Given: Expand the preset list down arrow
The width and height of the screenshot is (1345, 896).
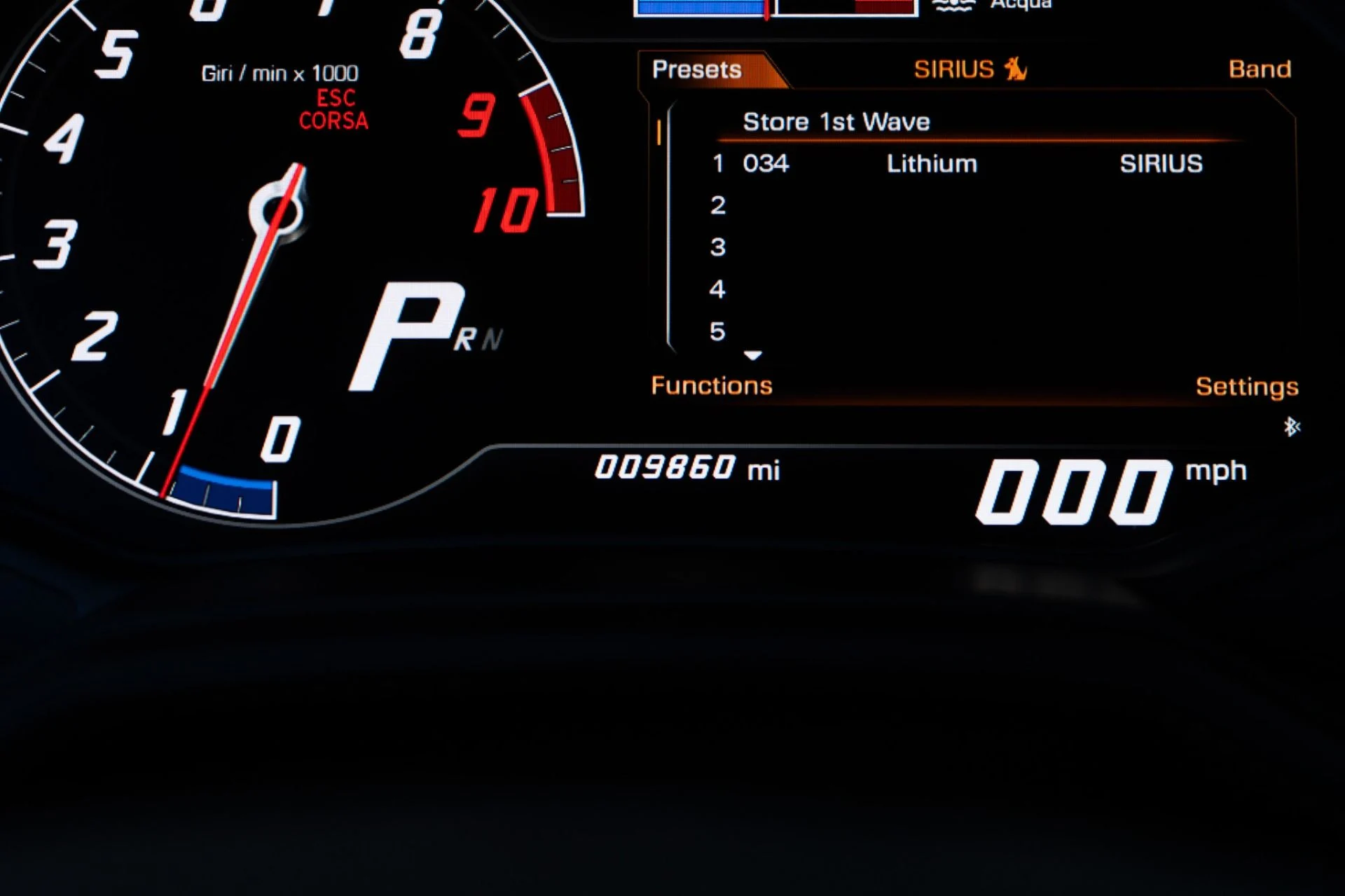Looking at the screenshot, I should click(754, 355).
